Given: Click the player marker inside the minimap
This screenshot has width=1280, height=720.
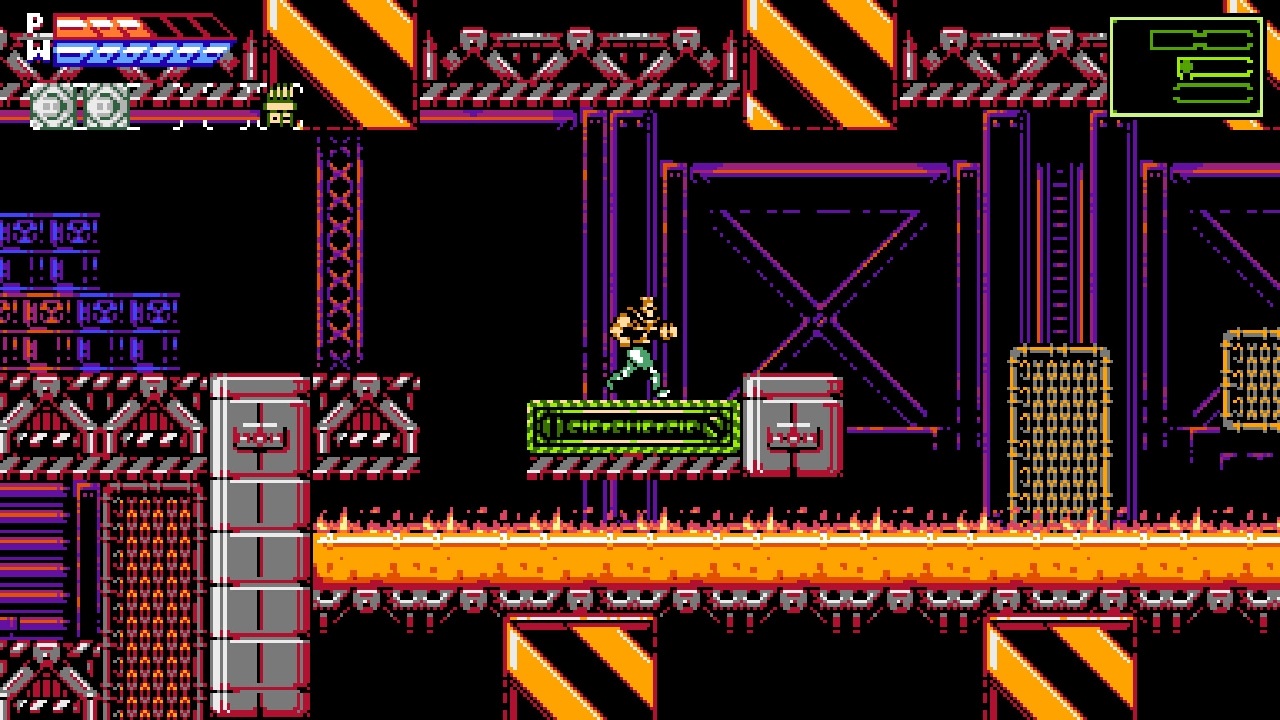Looking at the screenshot, I should click(1186, 66).
